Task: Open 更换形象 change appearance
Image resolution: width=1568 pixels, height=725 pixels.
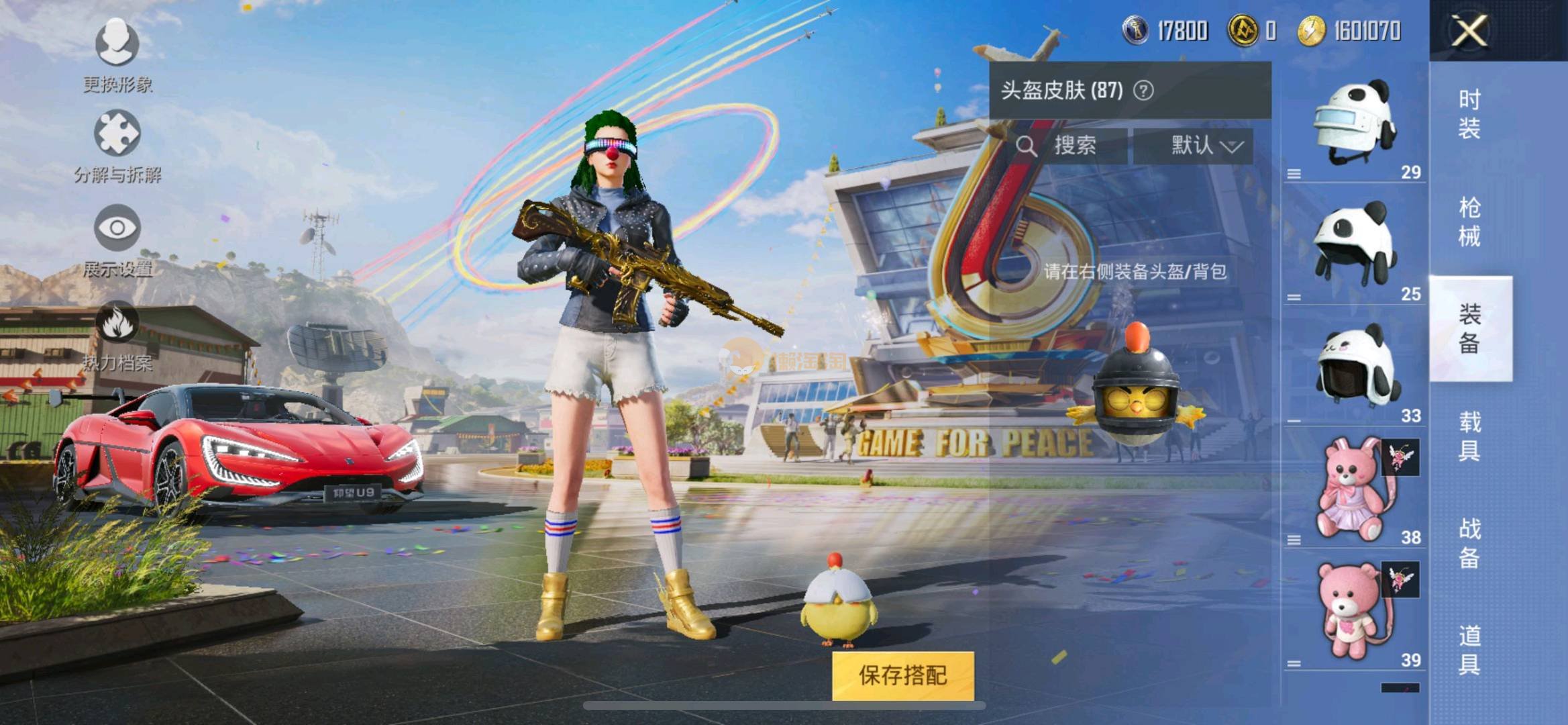Action: 117,55
